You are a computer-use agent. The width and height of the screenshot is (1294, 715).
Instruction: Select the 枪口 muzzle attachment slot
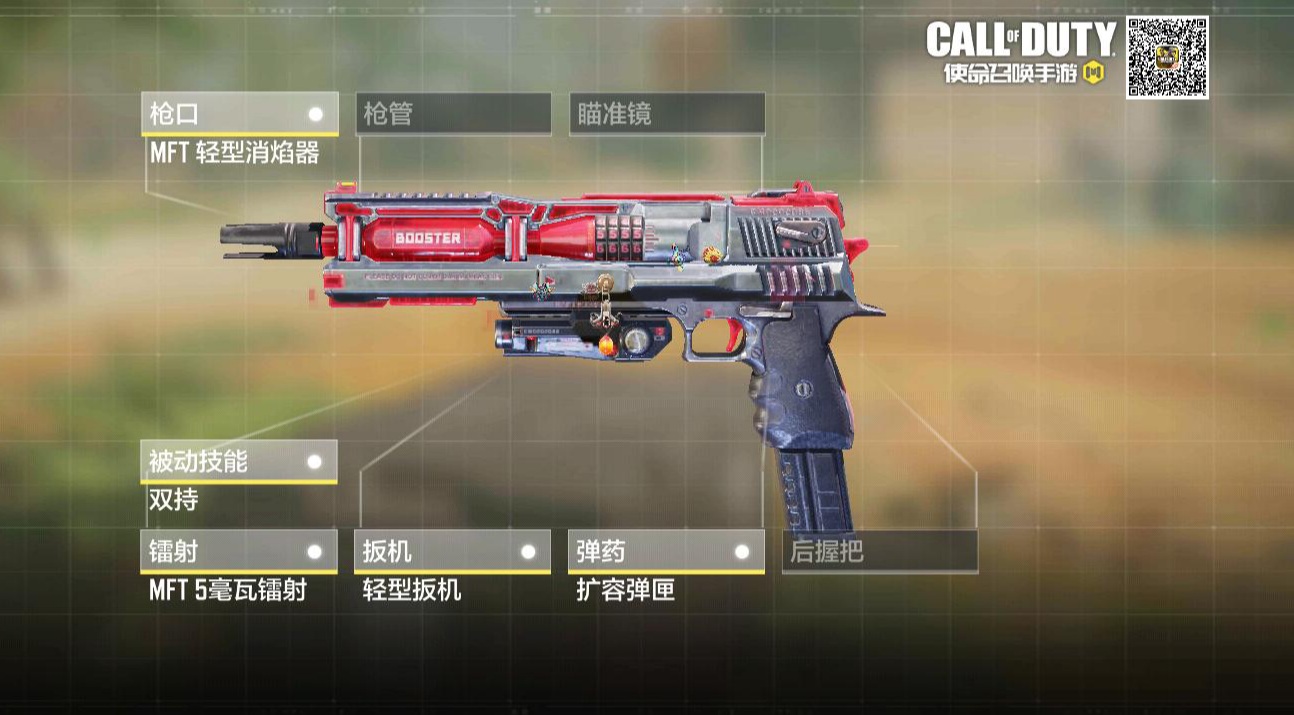(x=239, y=114)
